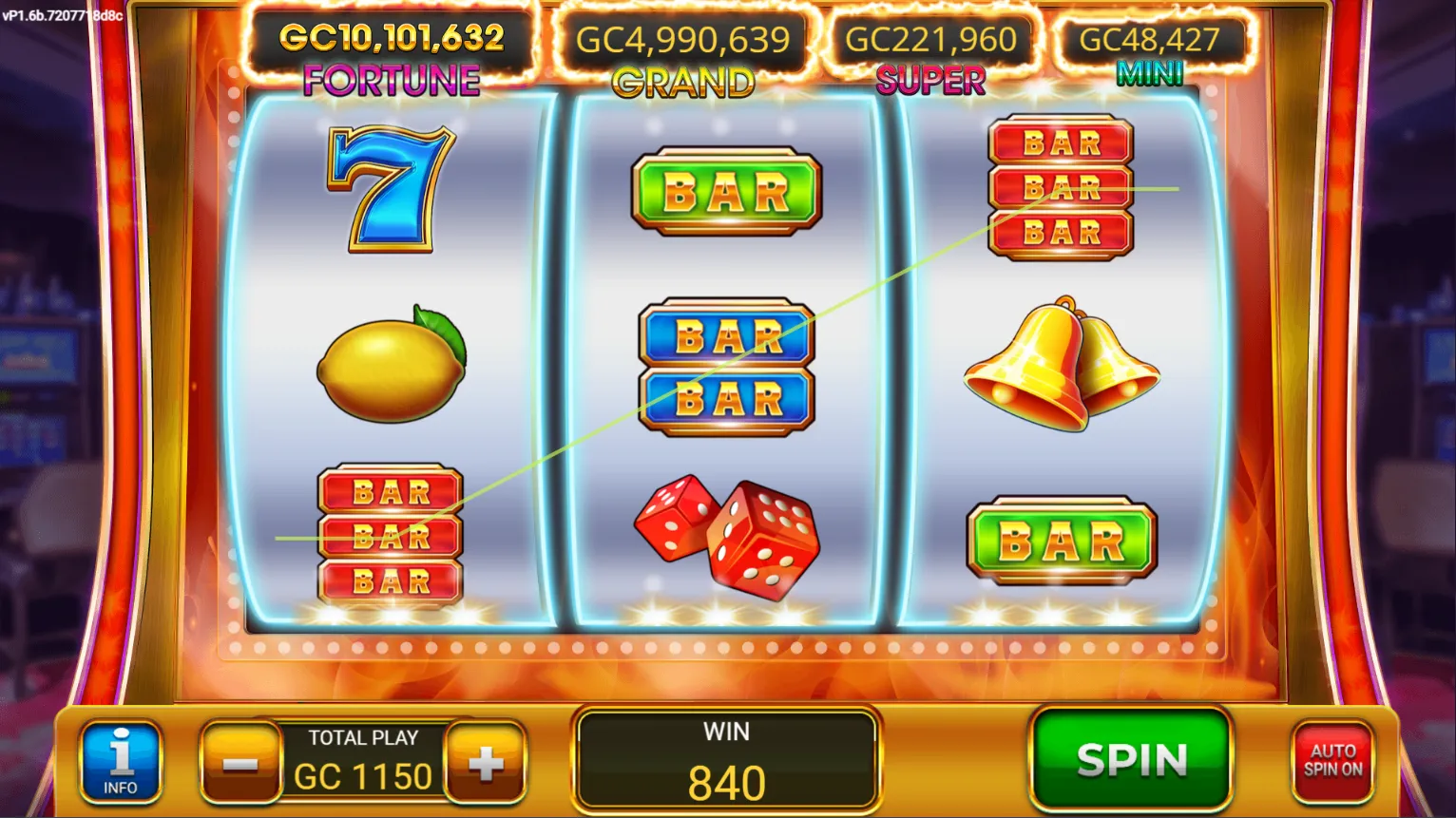Decrease total play with the minus button
Screen dimensions: 1456x818
click(x=239, y=764)
